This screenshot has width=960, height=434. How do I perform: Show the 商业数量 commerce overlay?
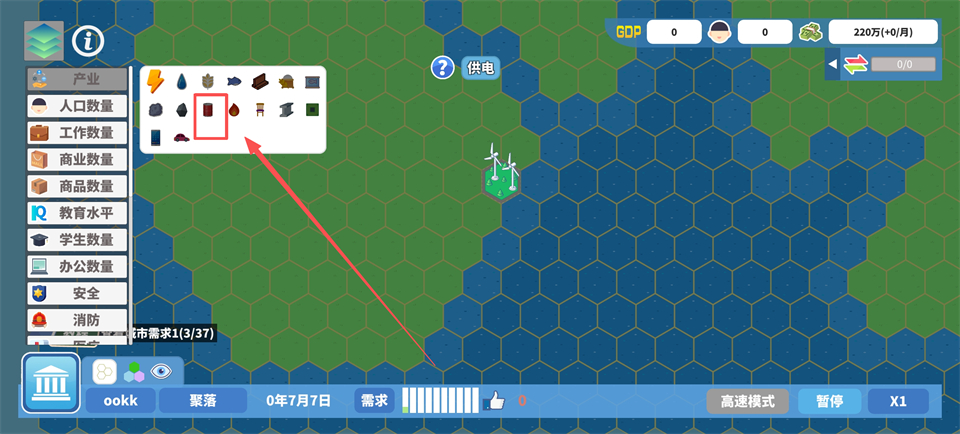pyautogui.click(x=78, y=160)
